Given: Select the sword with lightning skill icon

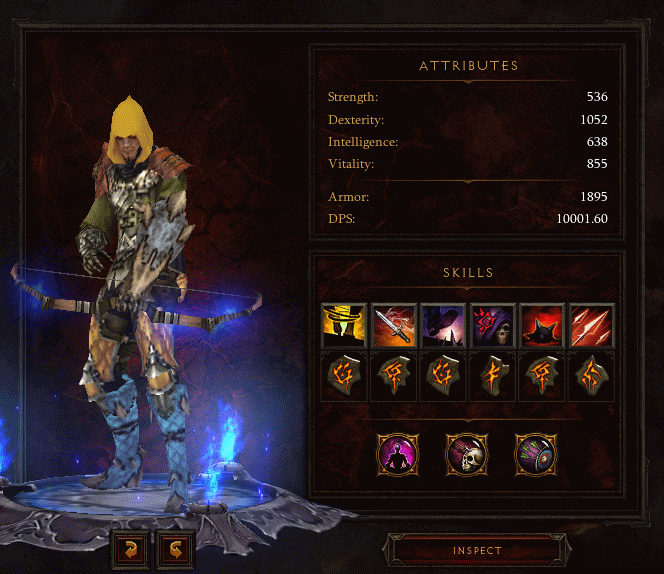Looking at the screenshot, I should pyautogui.click(x=393, y=325).
